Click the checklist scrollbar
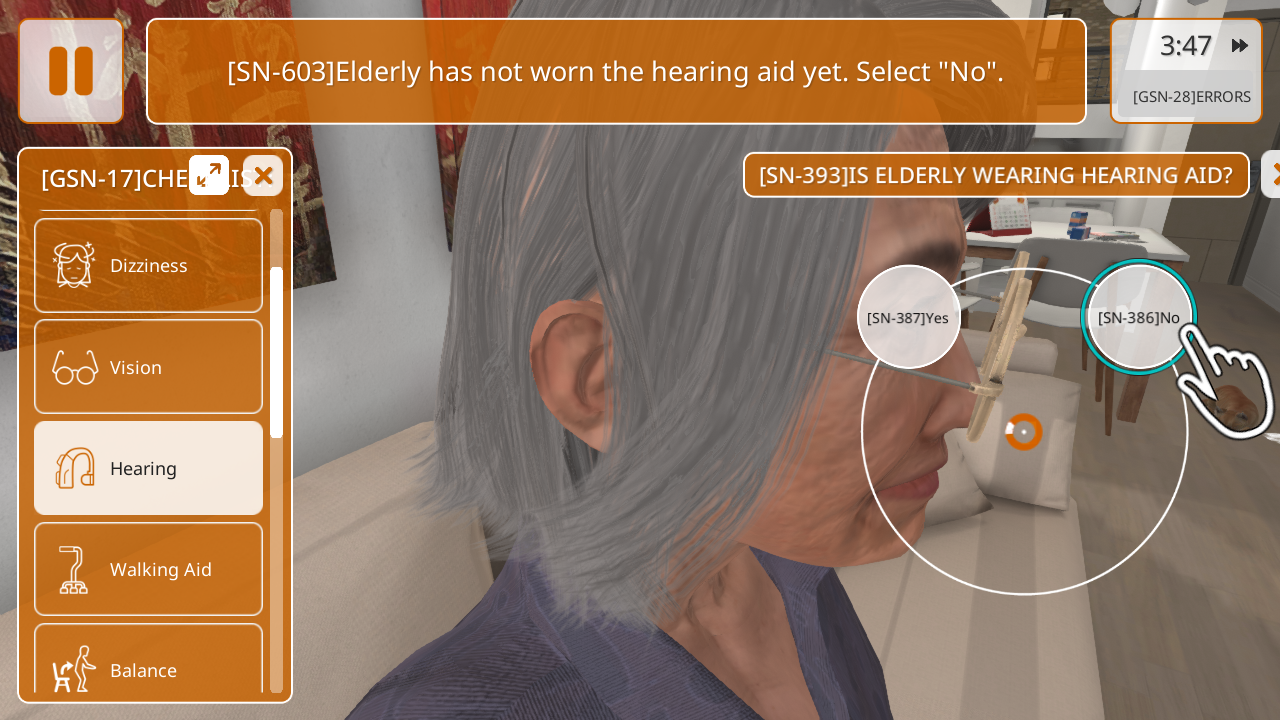Image resolution: width=1280 pixels, height=720 pixels. (276, 352)
